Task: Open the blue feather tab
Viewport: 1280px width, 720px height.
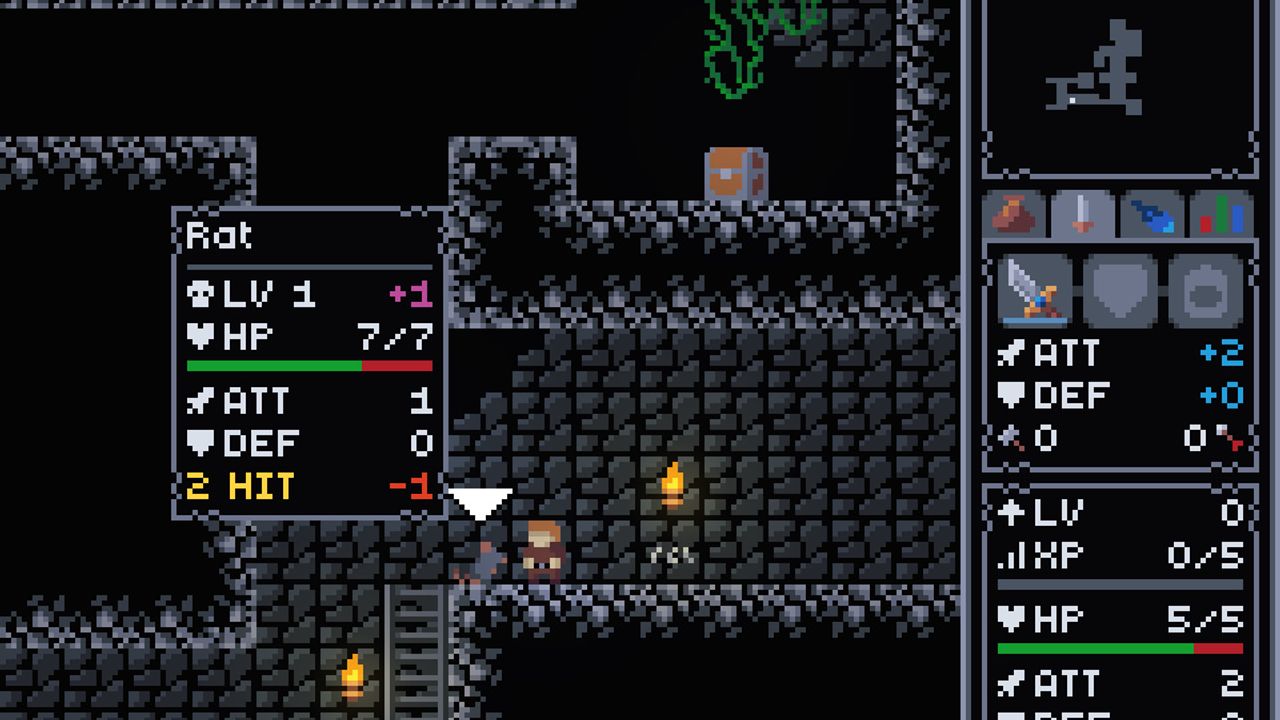Action: [1152, 214]
